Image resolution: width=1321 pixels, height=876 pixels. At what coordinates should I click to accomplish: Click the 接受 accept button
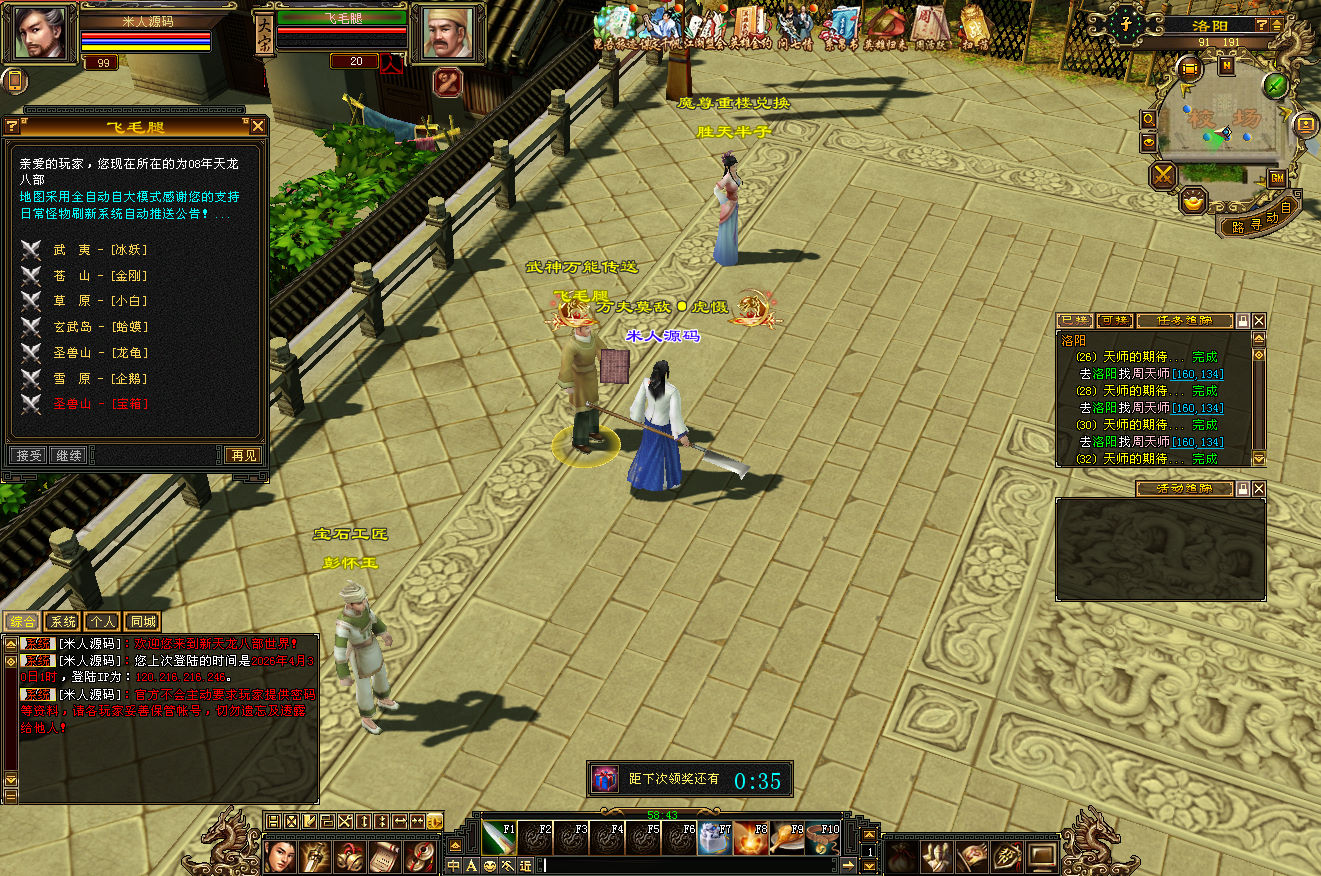tap(29, 455)
